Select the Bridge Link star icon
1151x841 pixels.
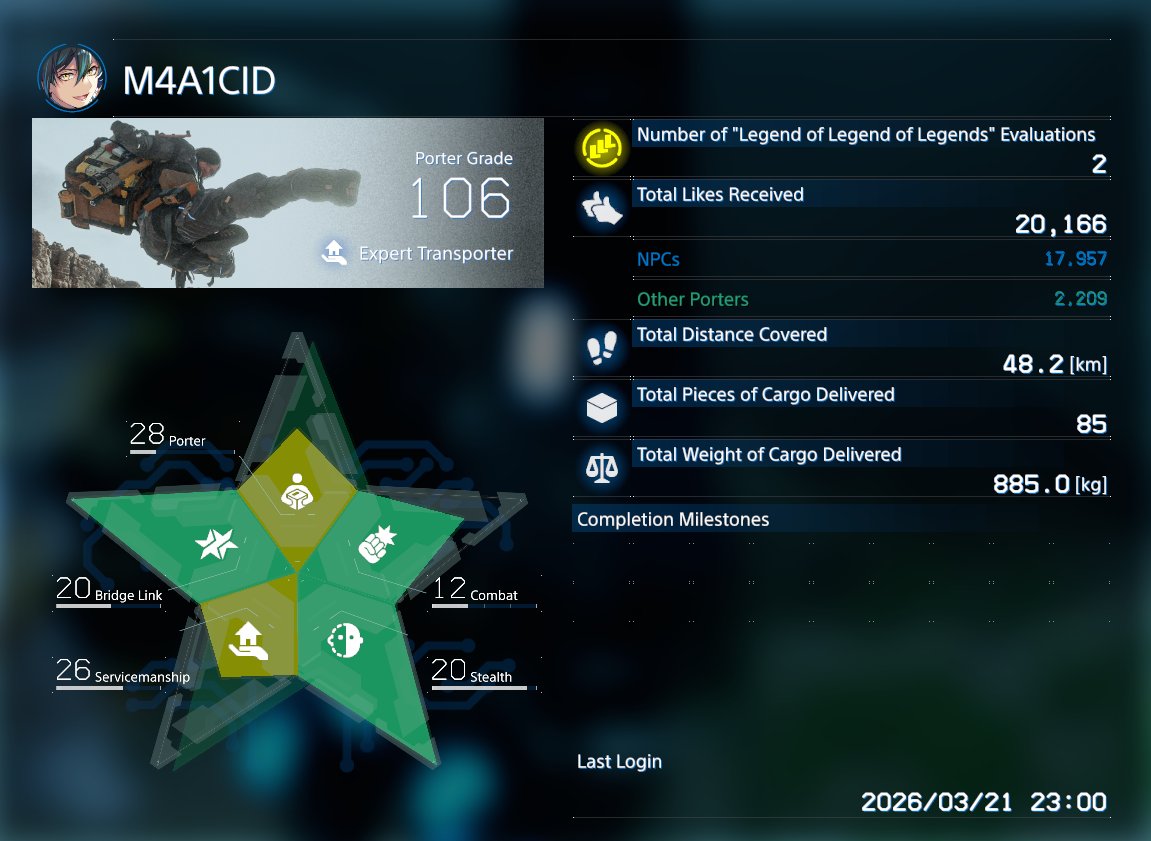click(x=216, y=543)
